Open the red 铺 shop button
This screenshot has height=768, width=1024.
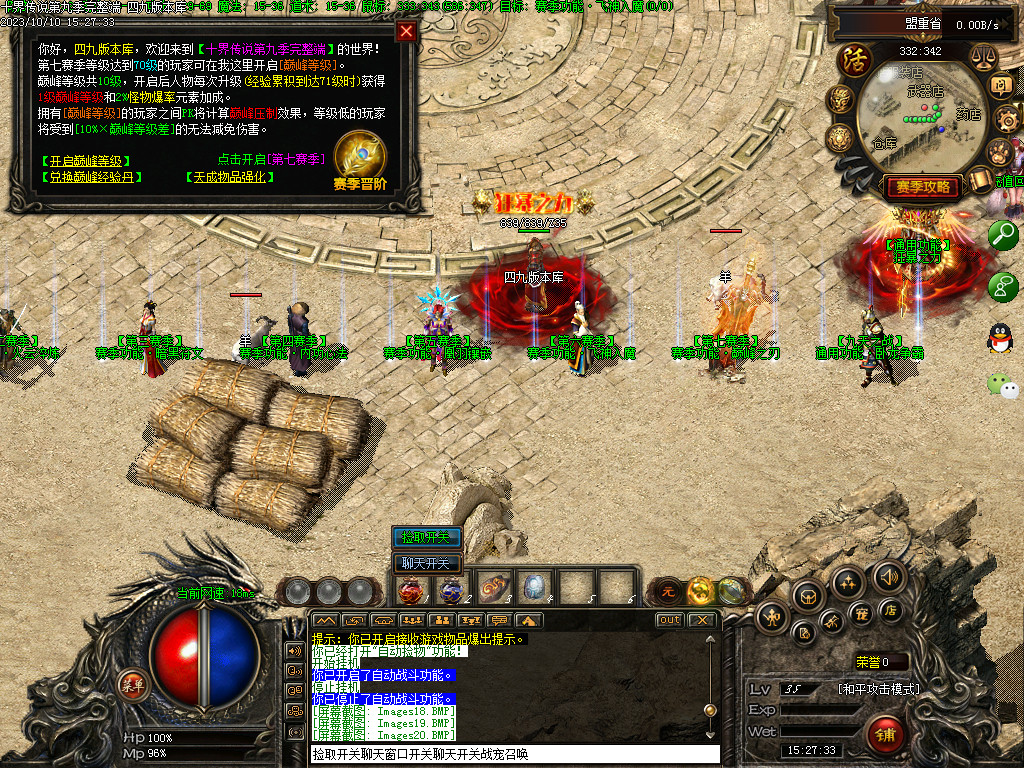884,734
